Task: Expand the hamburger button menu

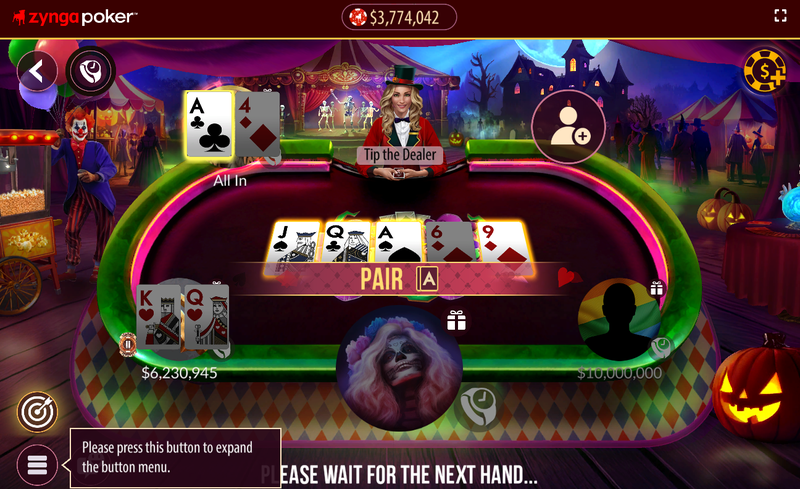Action: click(37, 465)
